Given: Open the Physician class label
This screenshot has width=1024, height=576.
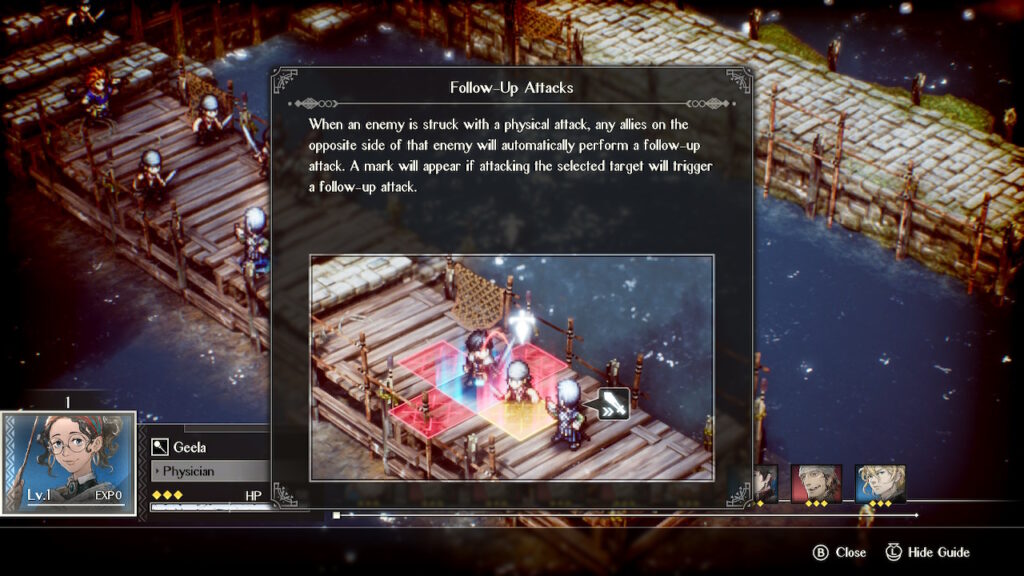Looking at the screenshot, I should (x=188, y=470).
